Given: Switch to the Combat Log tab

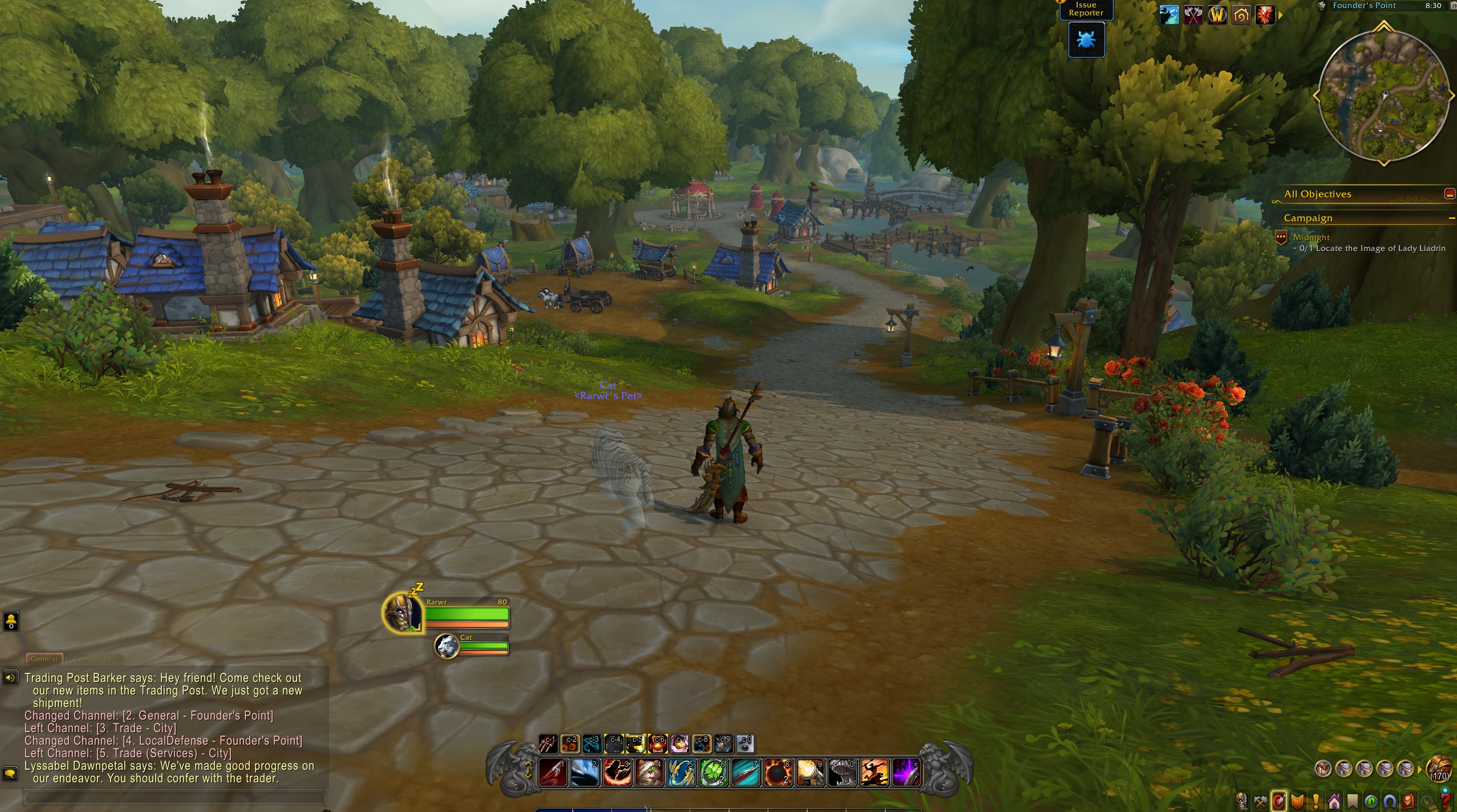Looking at the screenshot, I should pyautogui.click(x=95, y=659).
